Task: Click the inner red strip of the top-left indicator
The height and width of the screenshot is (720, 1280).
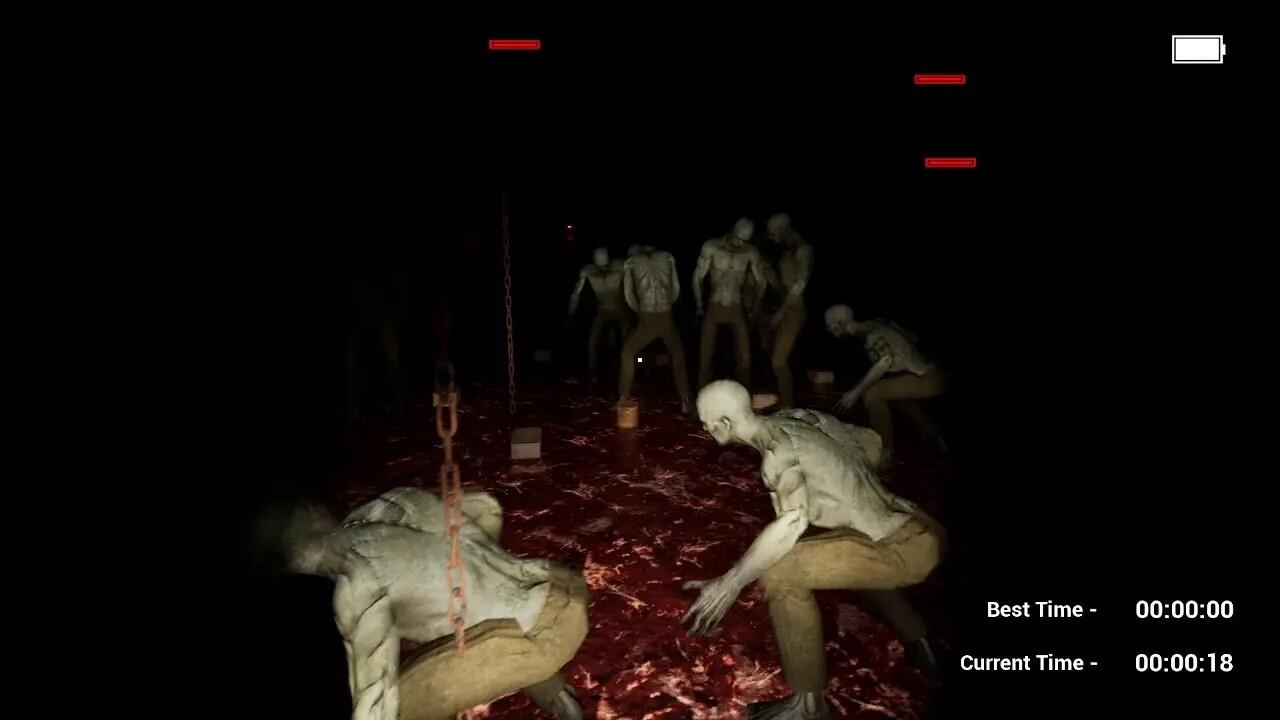Action: point(514,44)
